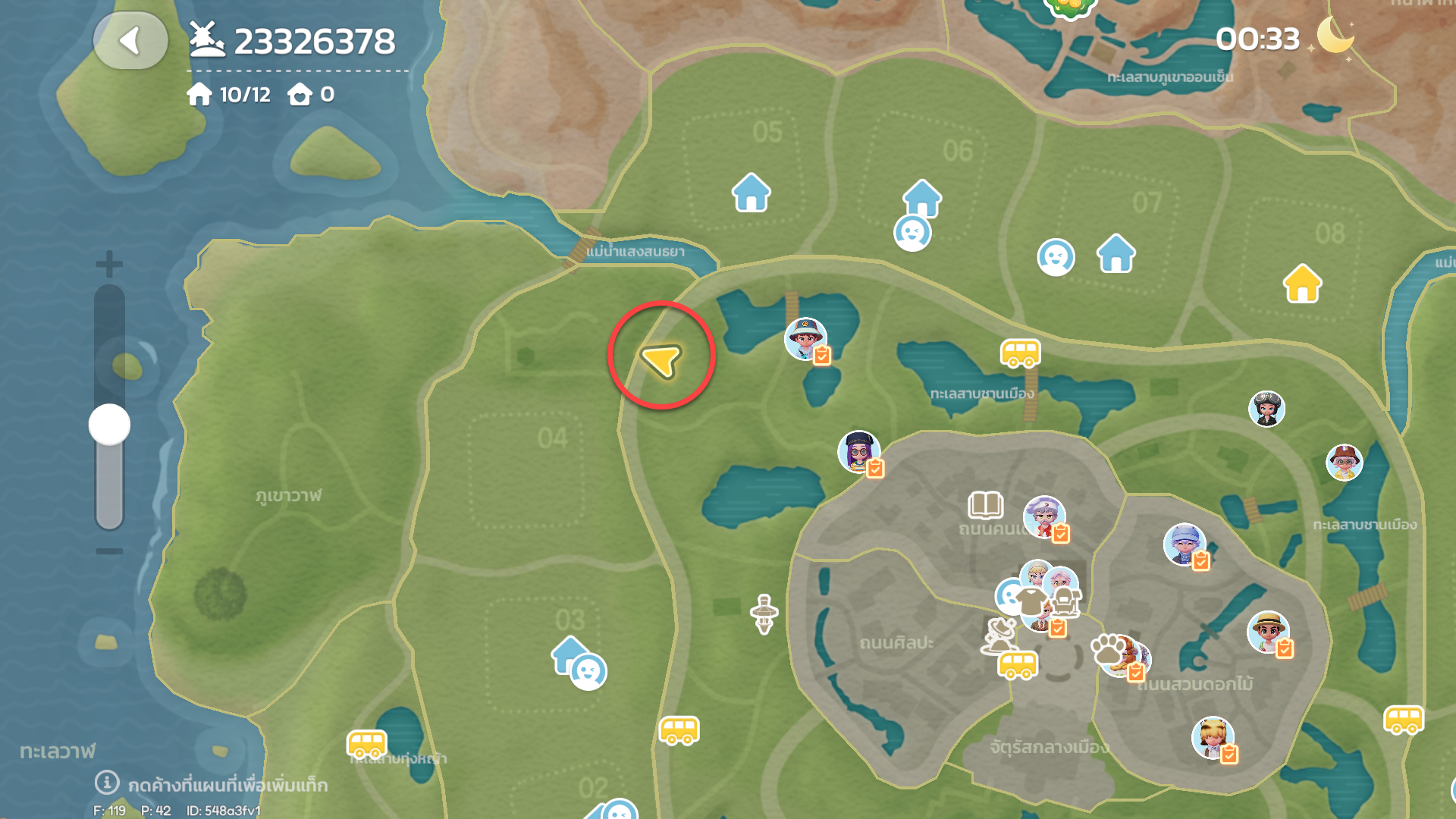Select the blue house marker near plot 05
Viewport: 1456px width, 819px height.
pyautogui.click(x=751, y=193)
